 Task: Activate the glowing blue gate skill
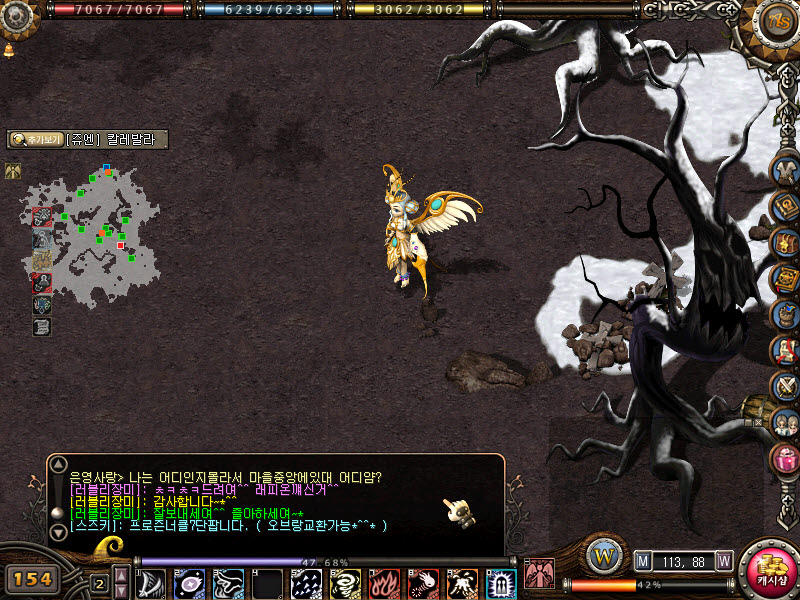(501, 583)
